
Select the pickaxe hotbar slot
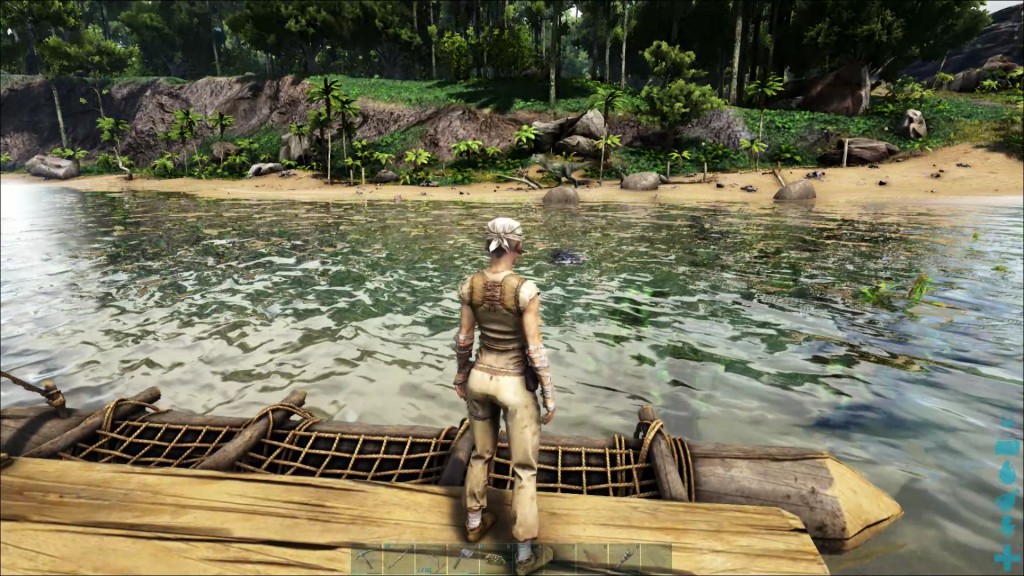(366, 558)
